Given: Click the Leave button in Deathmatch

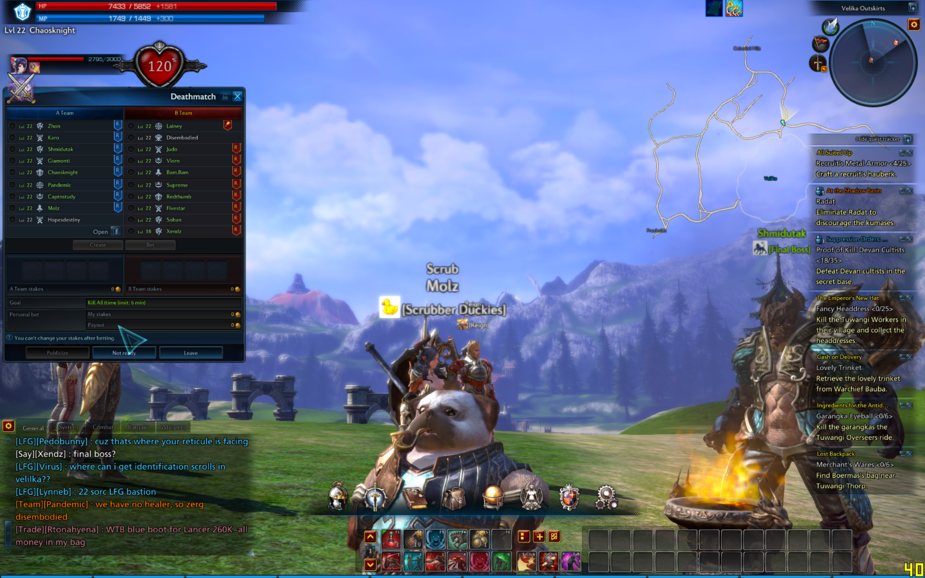Looking at the screenshot, I should tap(190, 353).
